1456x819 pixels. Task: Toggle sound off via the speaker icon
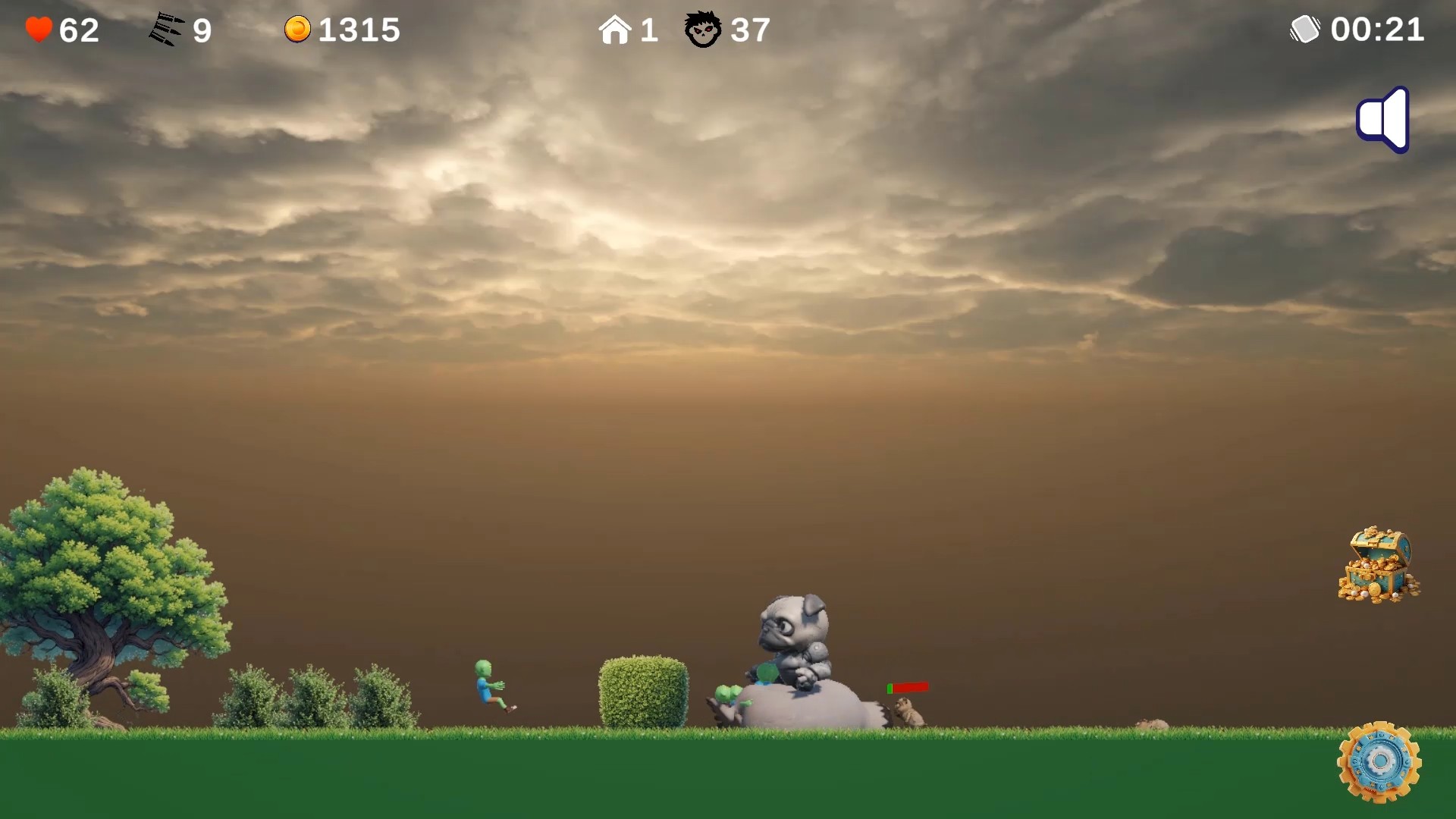pyautogui.click(x=1382, y=119)
